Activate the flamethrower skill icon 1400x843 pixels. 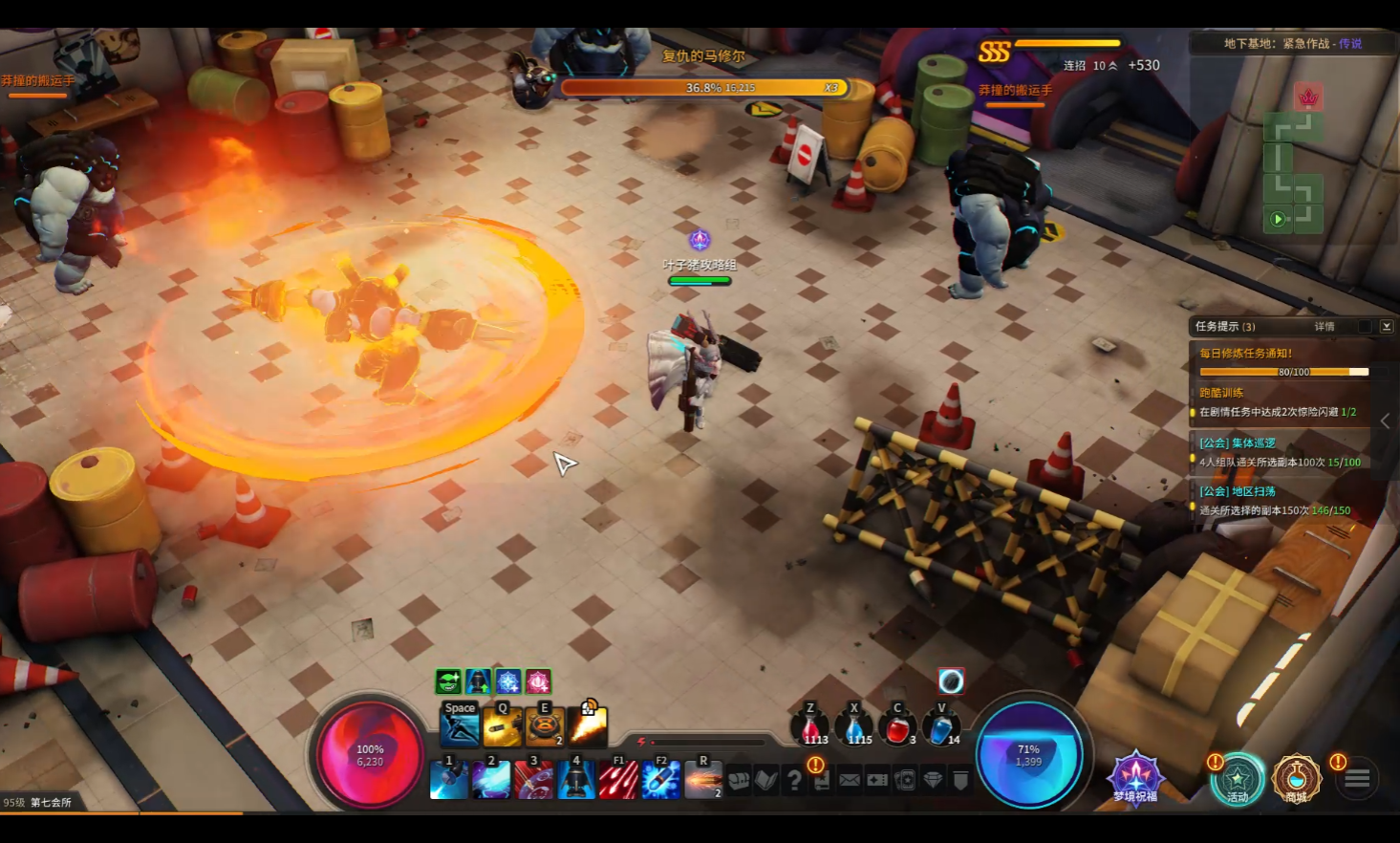tap(587, 726)
